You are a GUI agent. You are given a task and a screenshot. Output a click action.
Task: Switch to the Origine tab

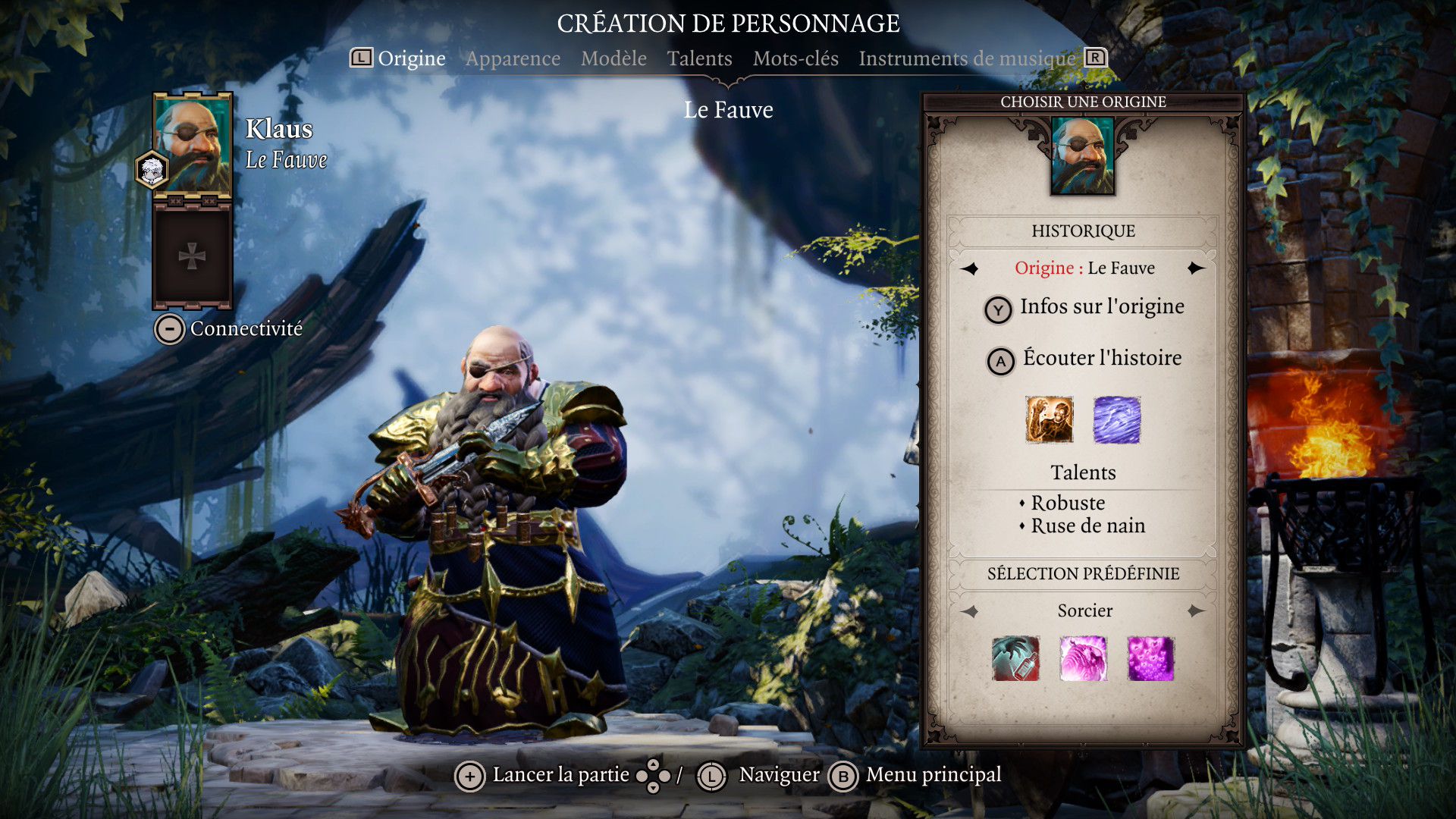[x=411, y=58]
